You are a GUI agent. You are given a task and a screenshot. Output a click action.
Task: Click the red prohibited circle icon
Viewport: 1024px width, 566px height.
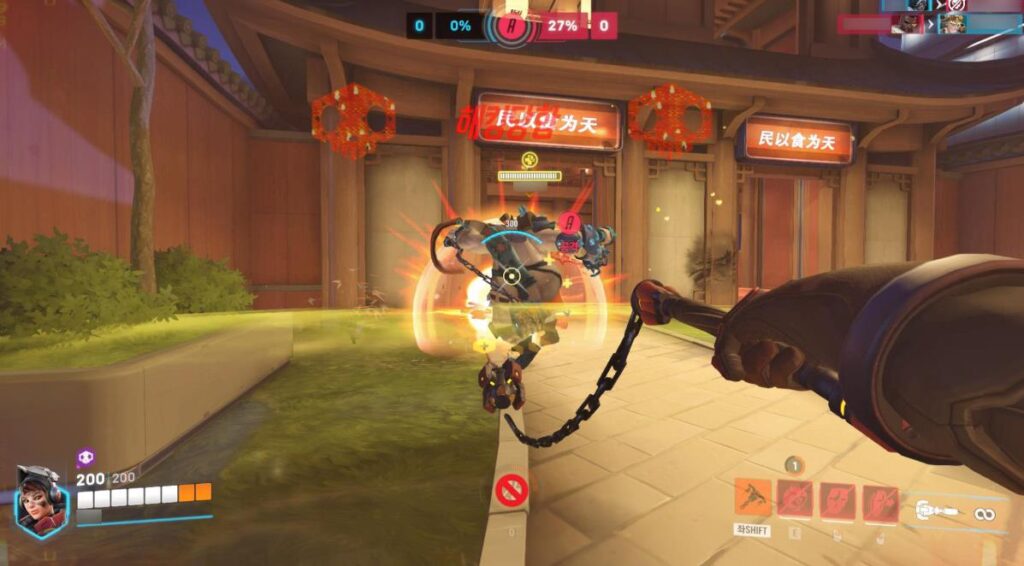(x=509, y=490)
